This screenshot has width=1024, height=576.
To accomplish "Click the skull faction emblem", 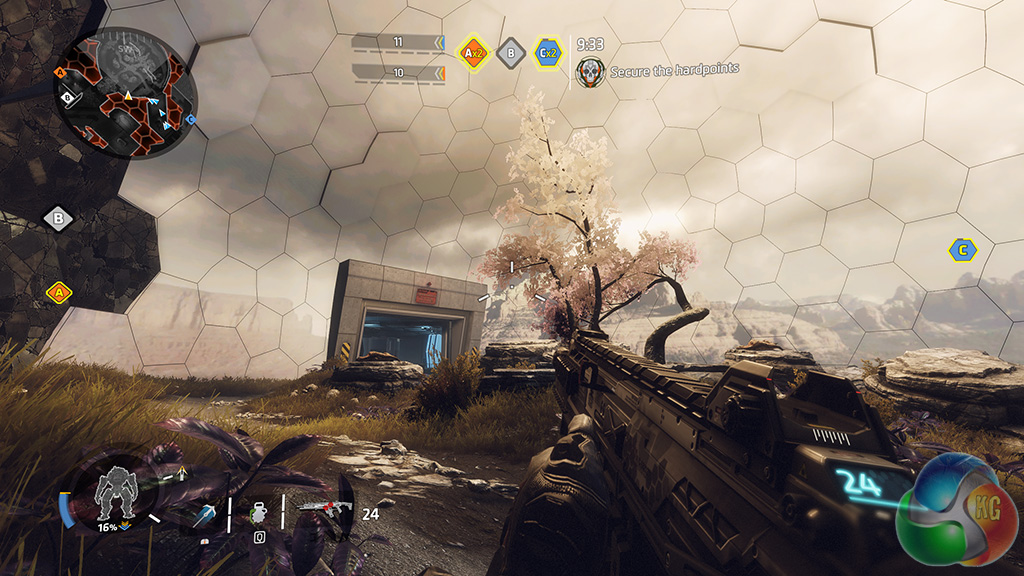I will pyautogui.click(x=589, y=70).
